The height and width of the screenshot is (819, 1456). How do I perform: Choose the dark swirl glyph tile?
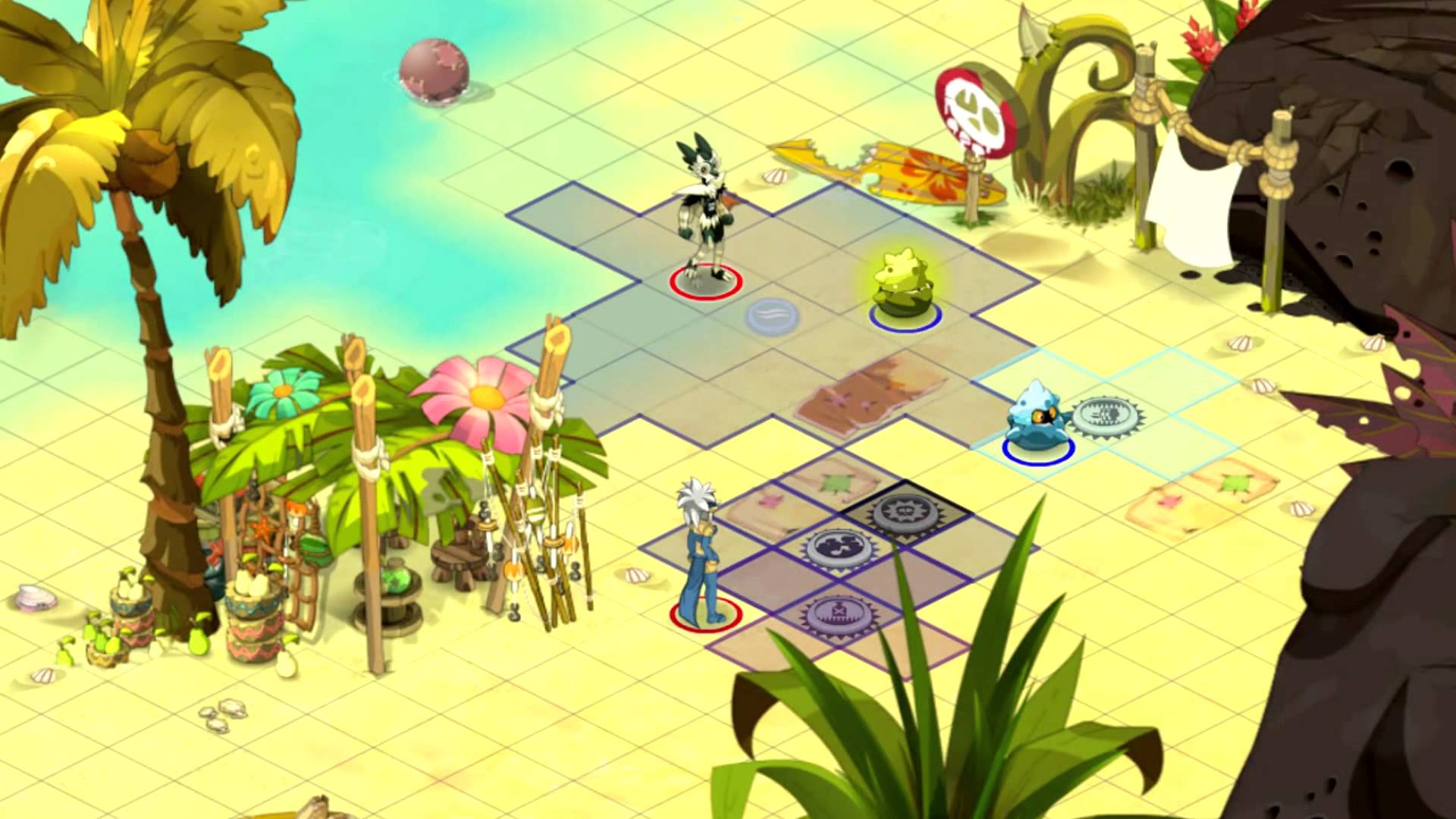coord(839,548)
